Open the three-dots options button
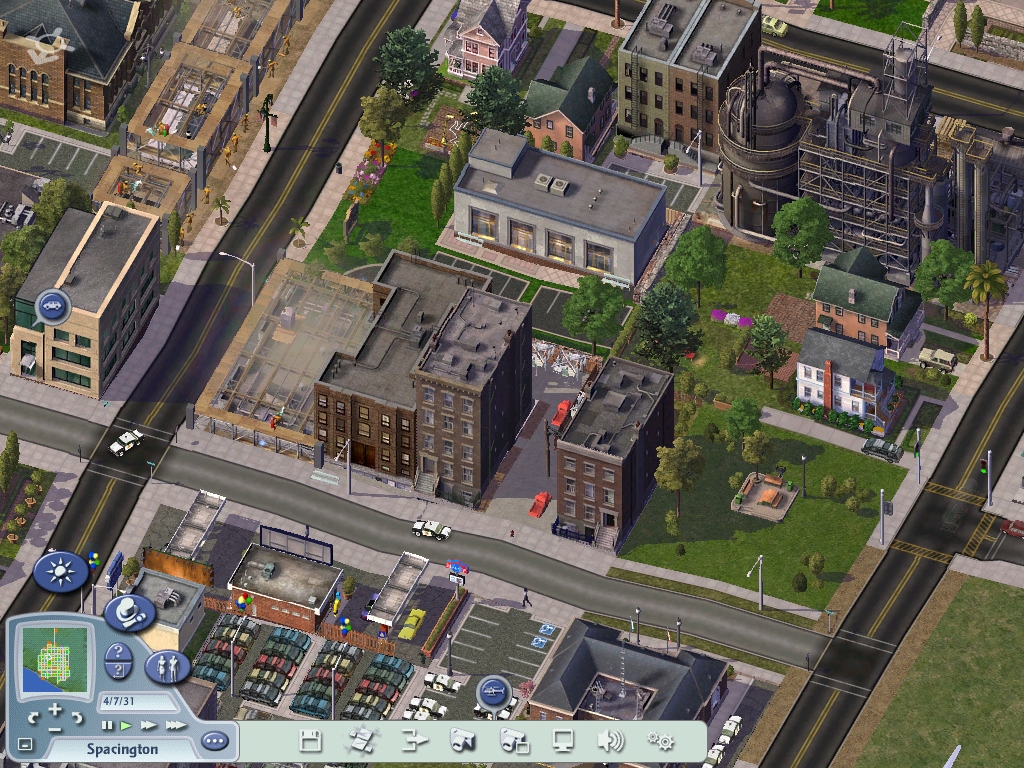1024x768 pixels. coord(214,741)
